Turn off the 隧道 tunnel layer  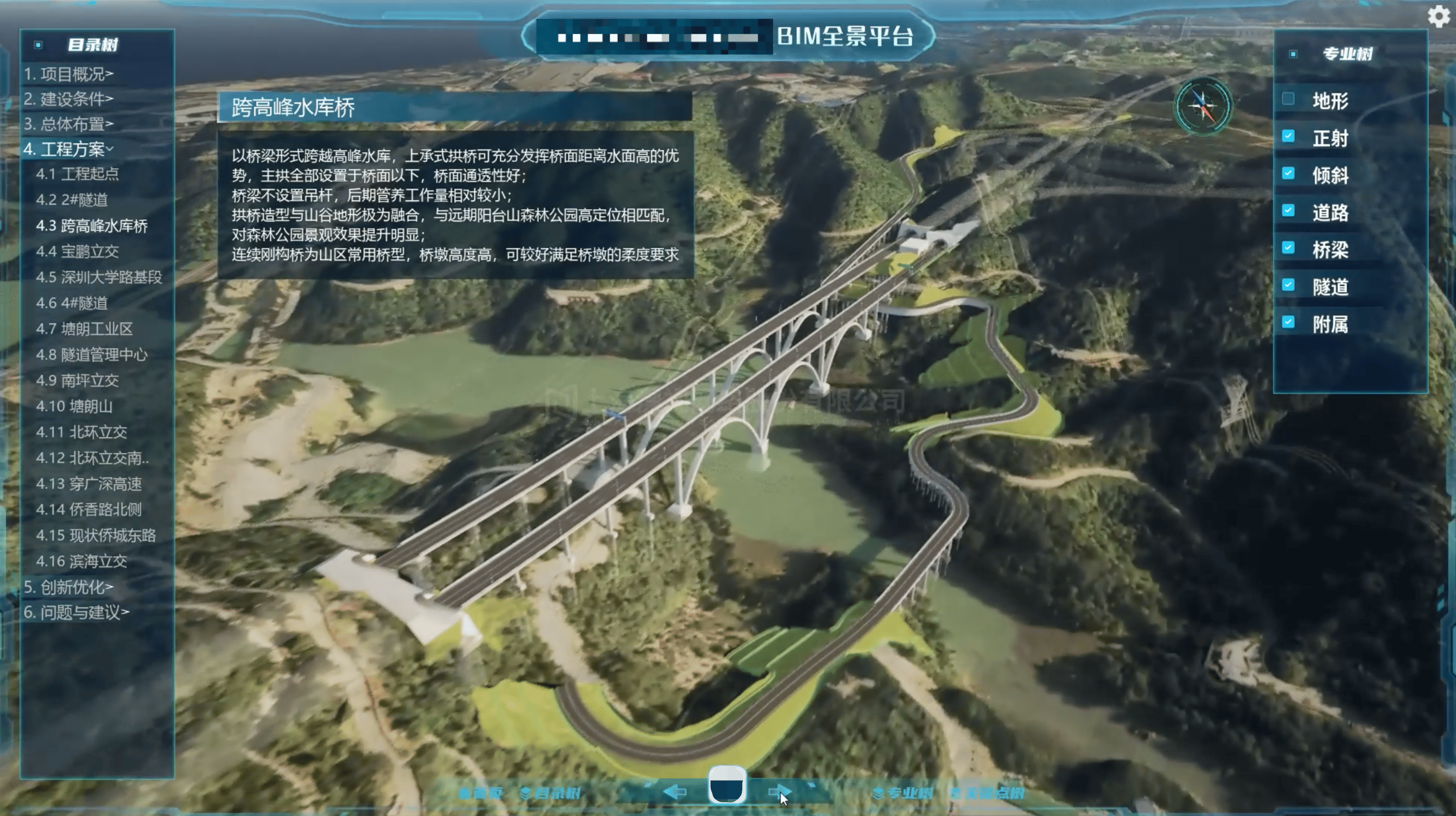tap(1288, 285)
